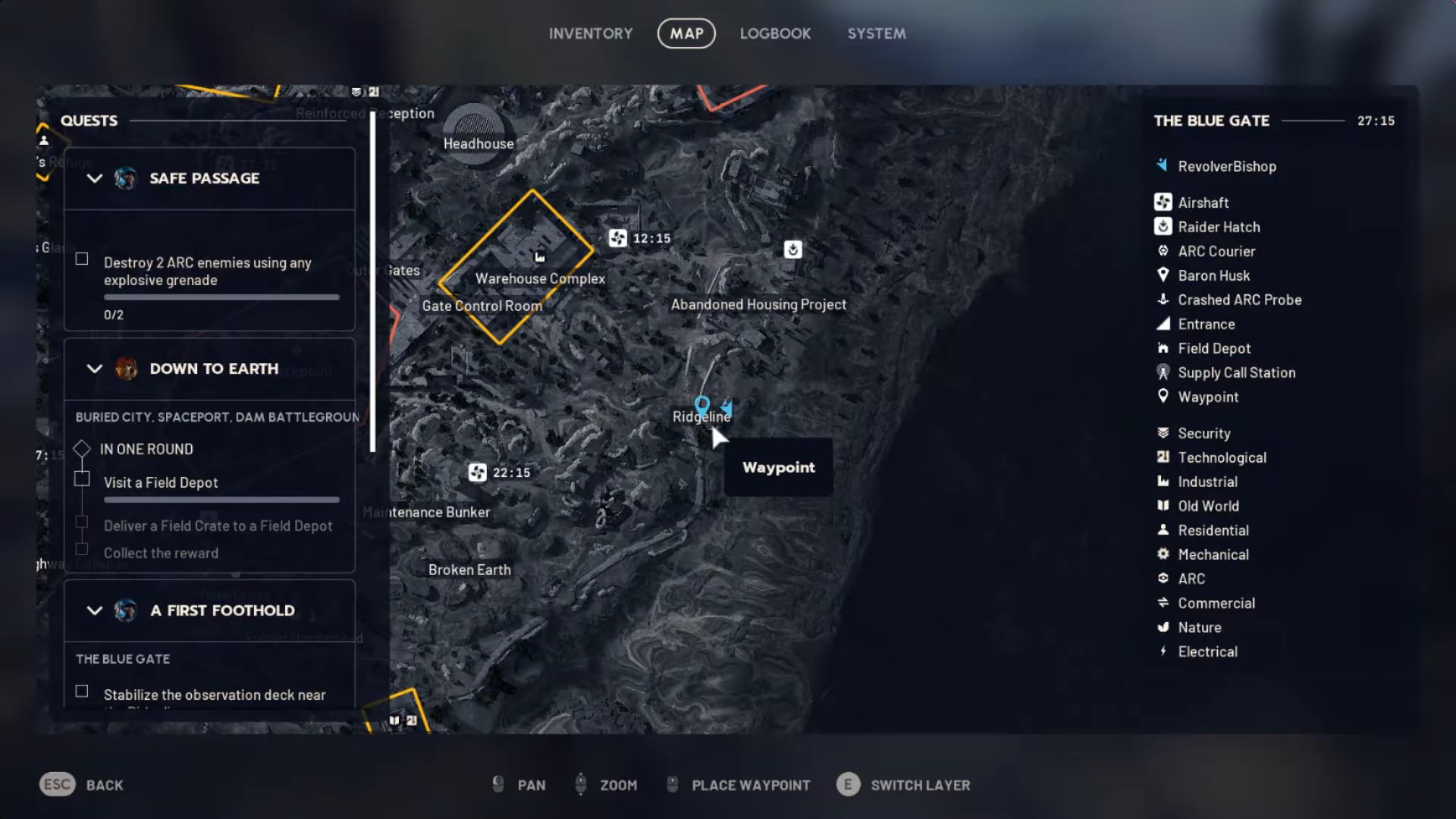Collapse the Down to Earth quest
Viewport: 1456px width, 819px height.
(x=94, y=369)
